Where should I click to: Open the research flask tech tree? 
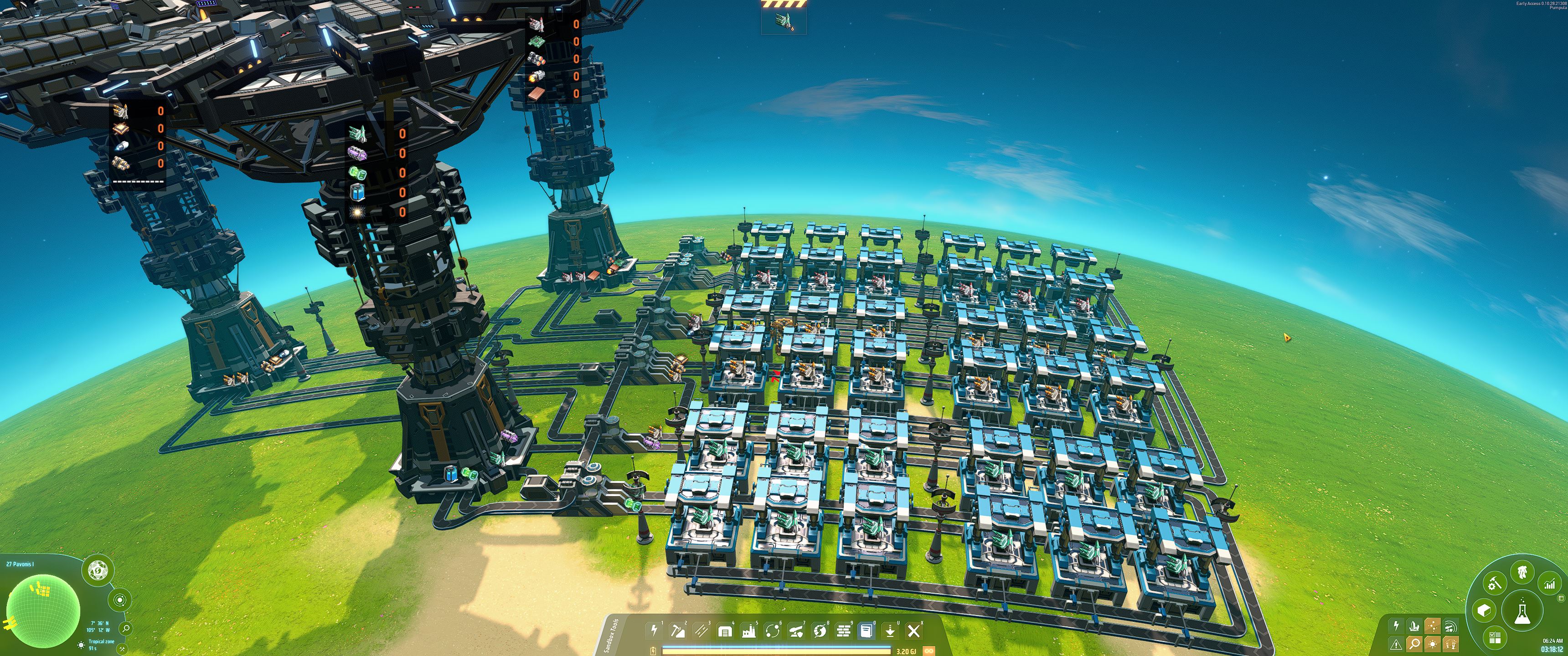coord(1522,611)
